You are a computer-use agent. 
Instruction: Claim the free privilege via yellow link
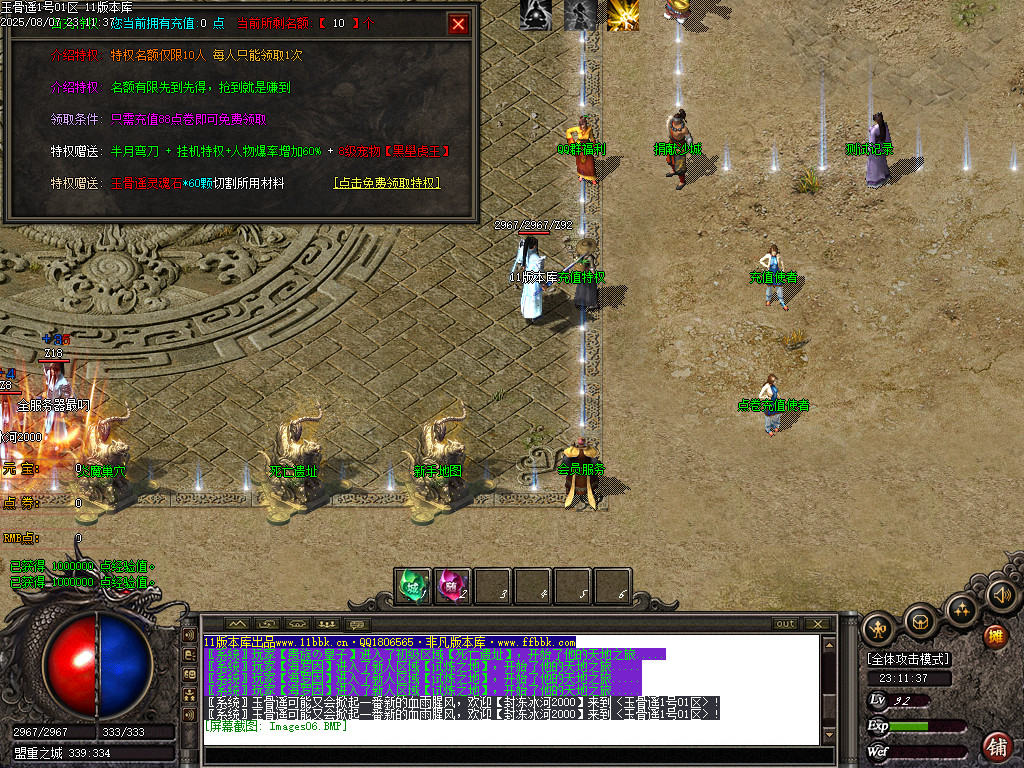pyautogui.click(x=387, y=183)
